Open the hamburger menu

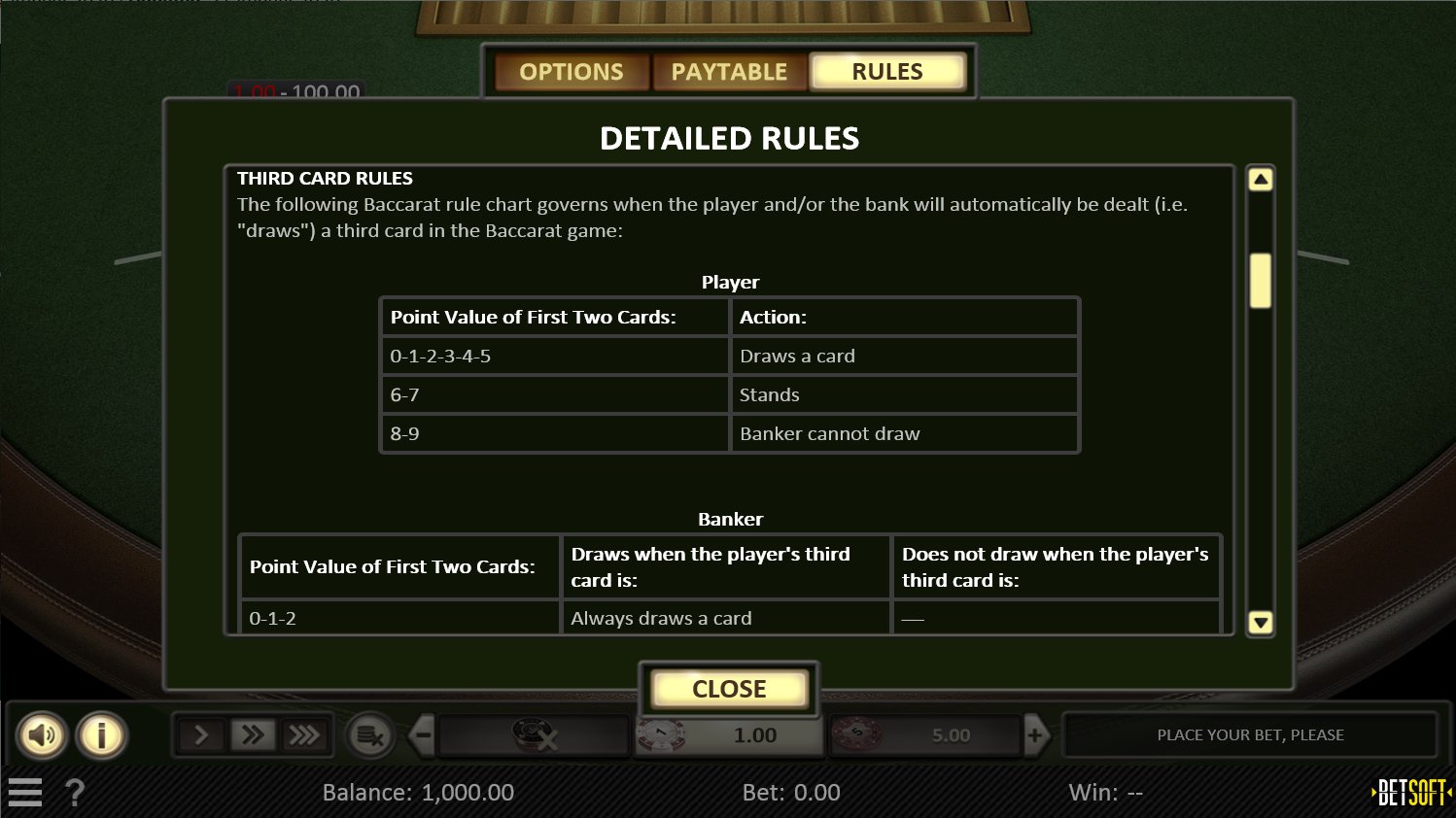(25, 792)
